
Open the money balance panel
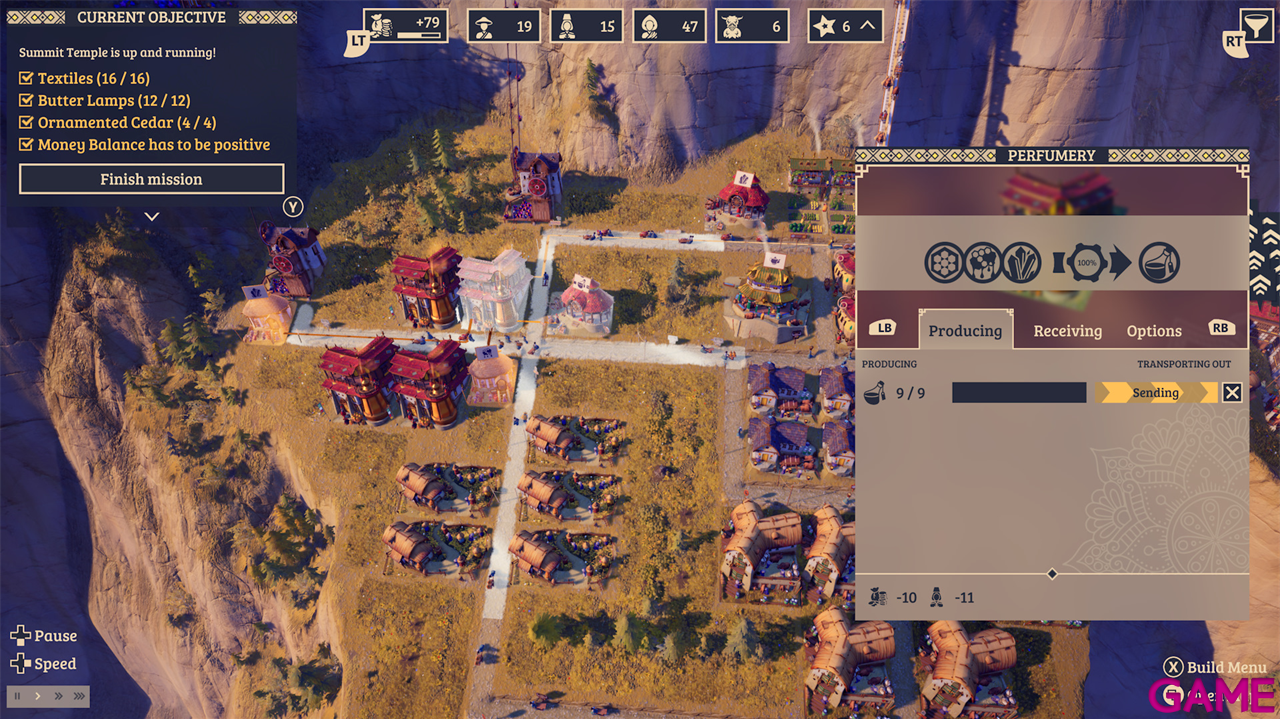[405, 26]
